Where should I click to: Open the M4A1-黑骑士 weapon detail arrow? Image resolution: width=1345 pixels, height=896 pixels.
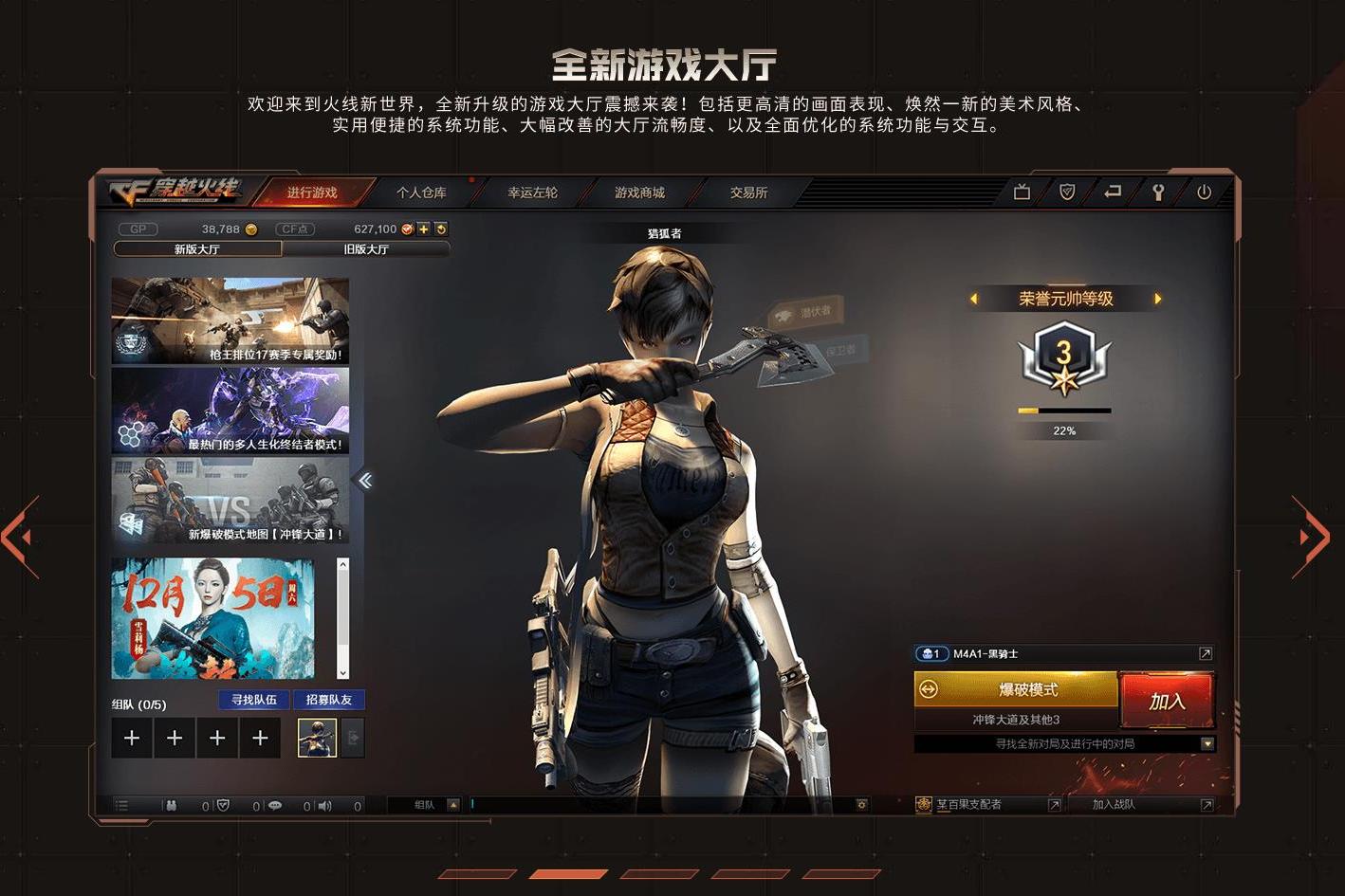point(1206,653)
